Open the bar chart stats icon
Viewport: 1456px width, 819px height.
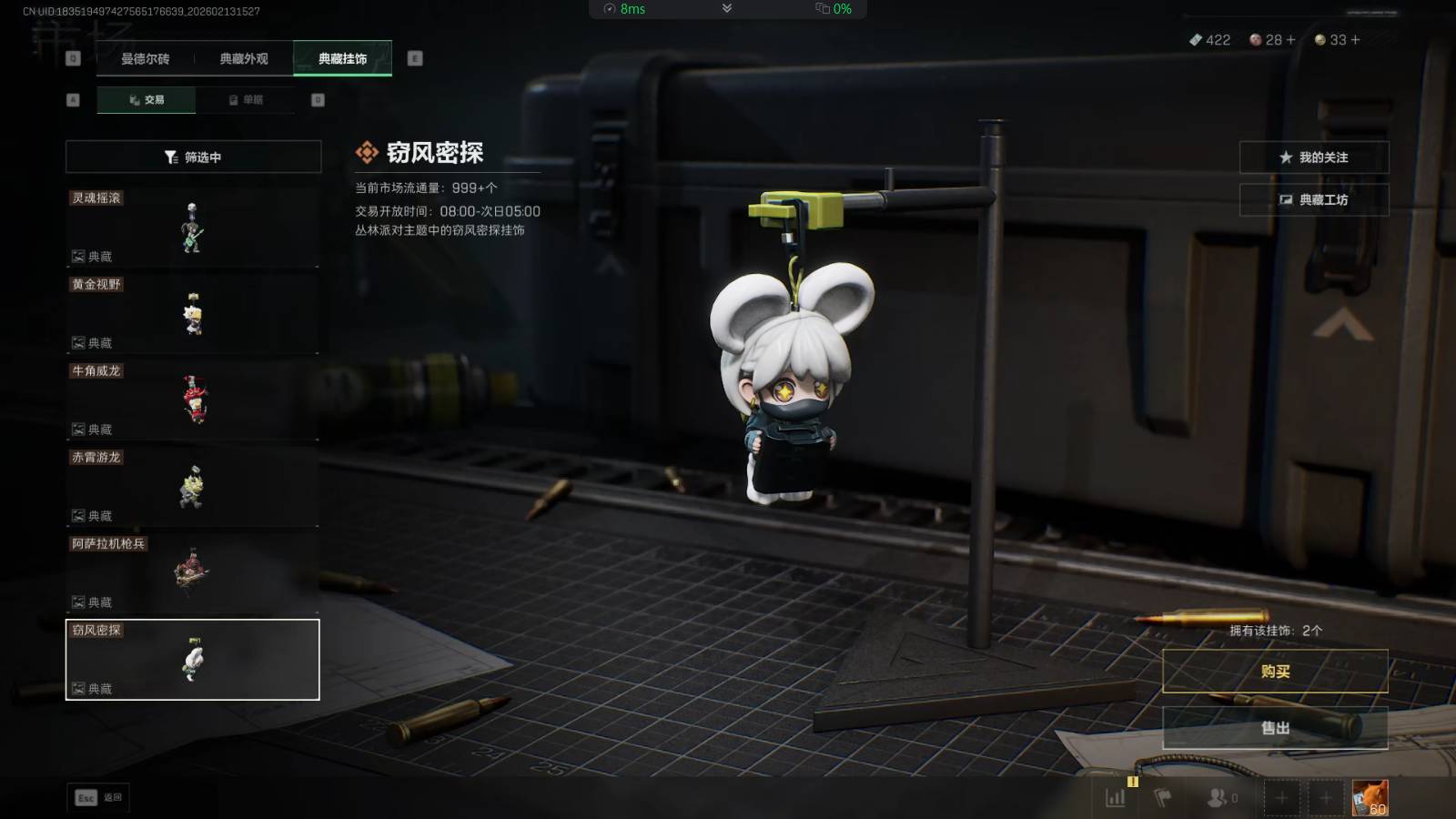click(1115, 798)
